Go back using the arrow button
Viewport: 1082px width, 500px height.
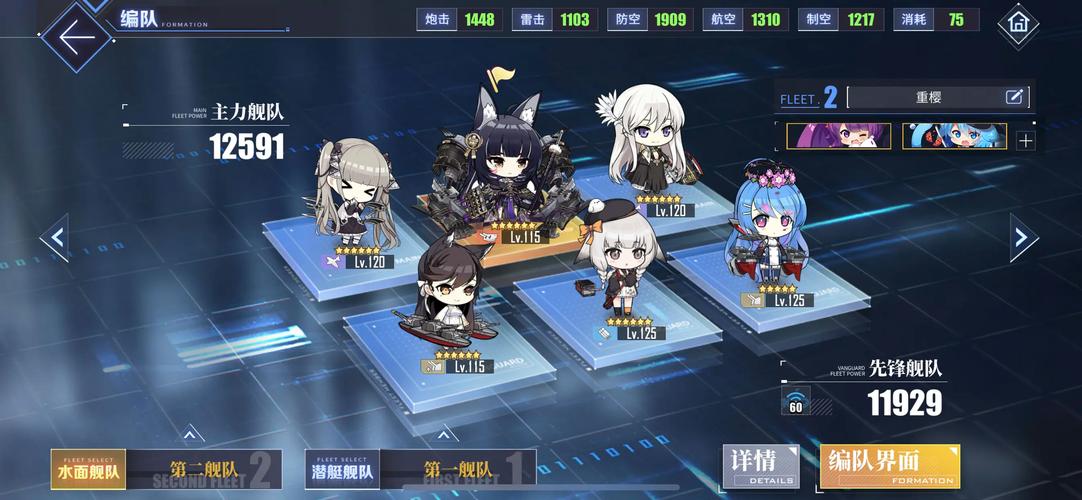pos(76,36)
